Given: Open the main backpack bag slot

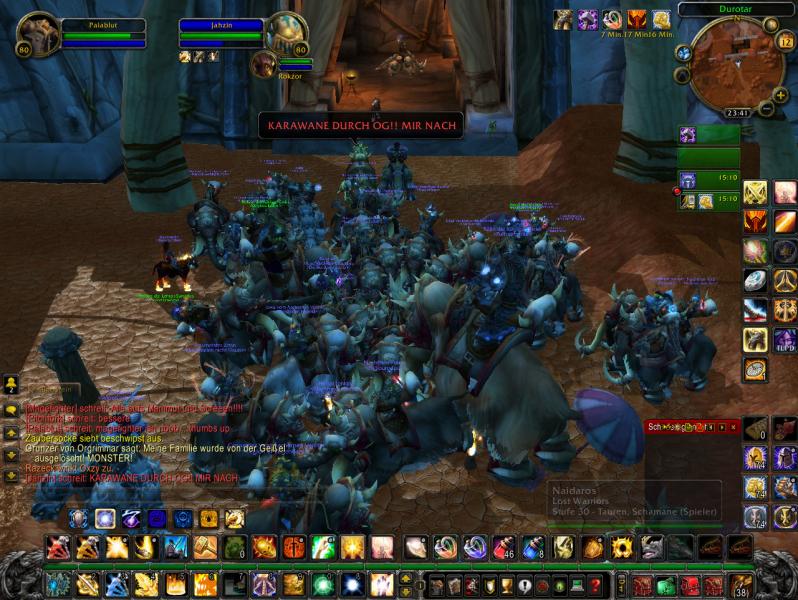Looking at the screenshot, I should click(741, 585).
